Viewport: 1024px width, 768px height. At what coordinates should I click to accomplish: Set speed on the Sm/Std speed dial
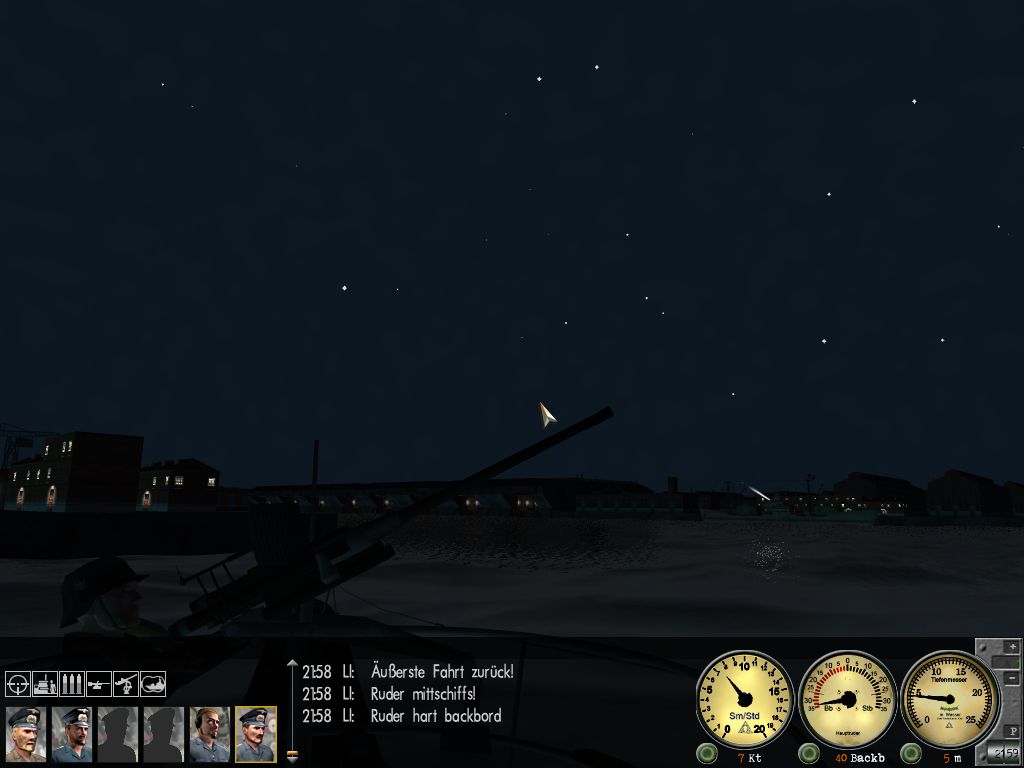tap(745, 698)
